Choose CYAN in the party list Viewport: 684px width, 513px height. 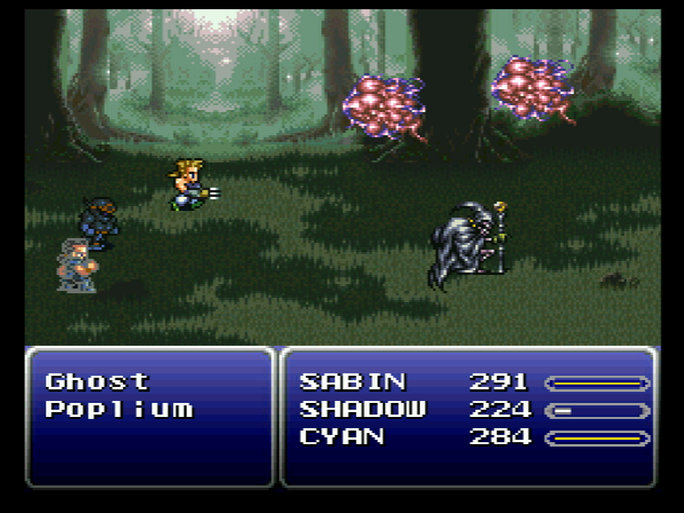tap(343, 438)
